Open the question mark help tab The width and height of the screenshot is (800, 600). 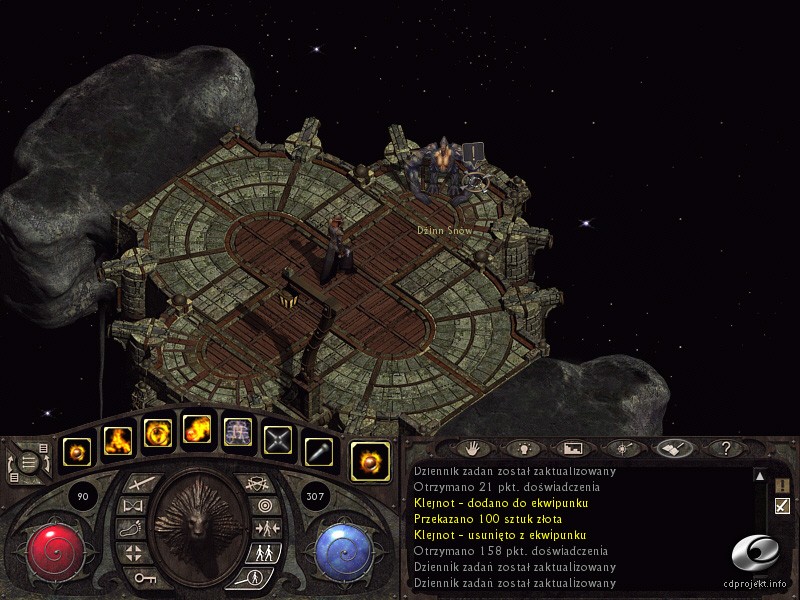725,449
